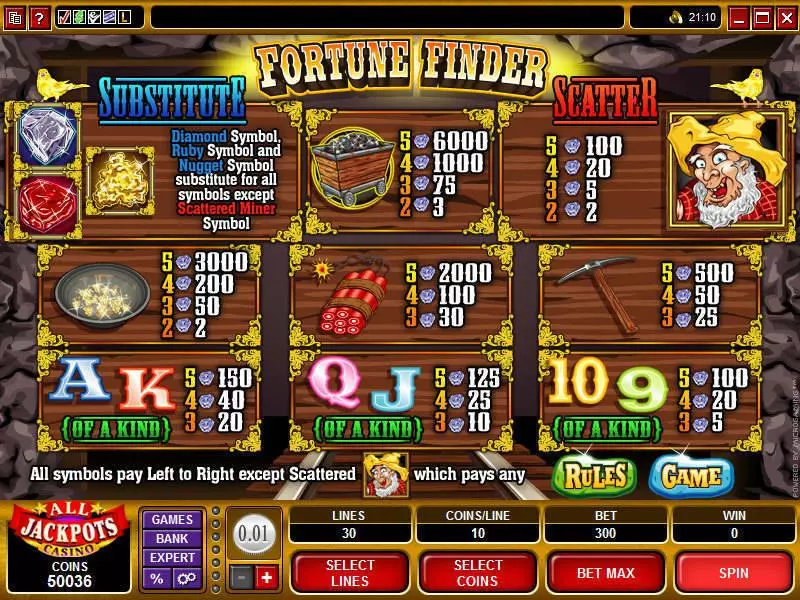Click the 0.01 coin chip

[253, 533]
